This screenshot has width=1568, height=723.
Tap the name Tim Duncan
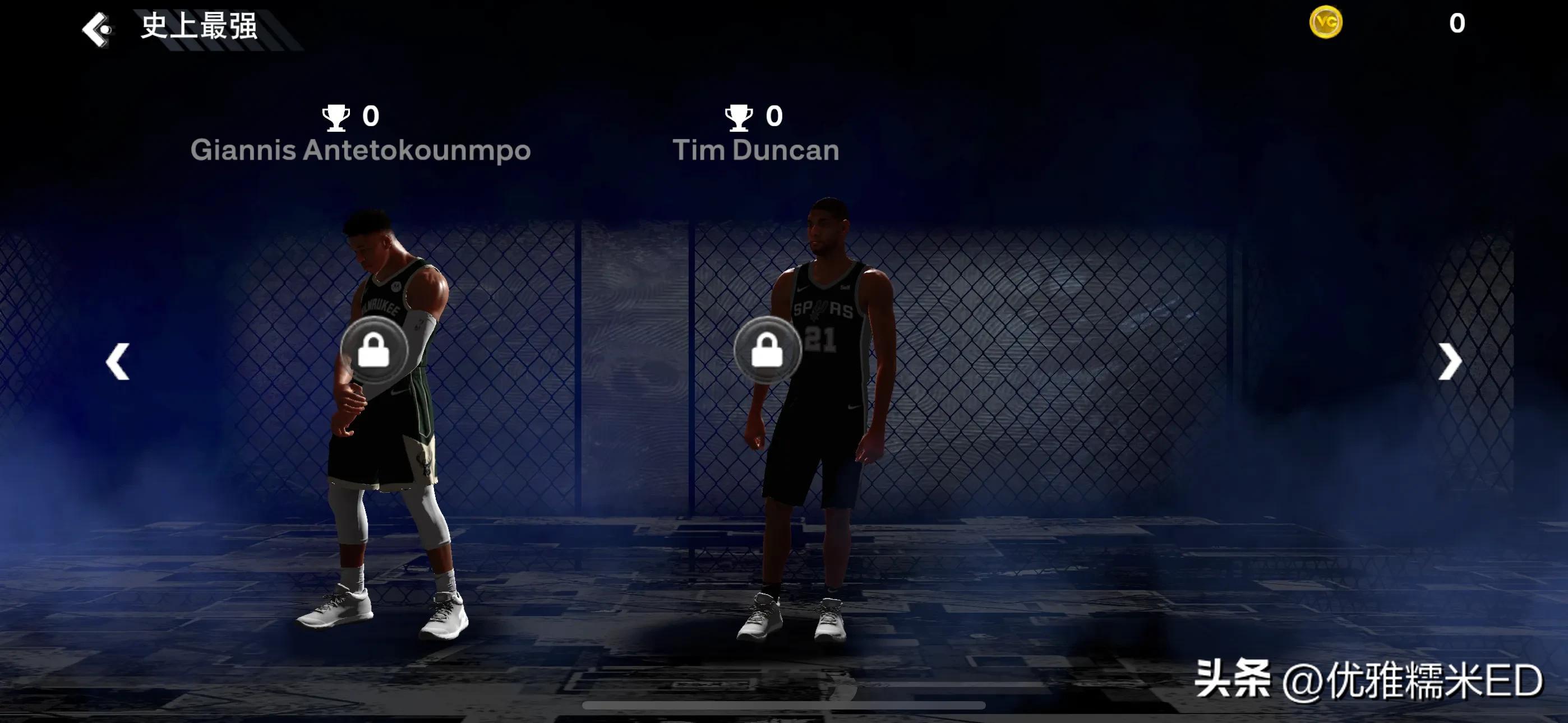[x=755, y=150]
